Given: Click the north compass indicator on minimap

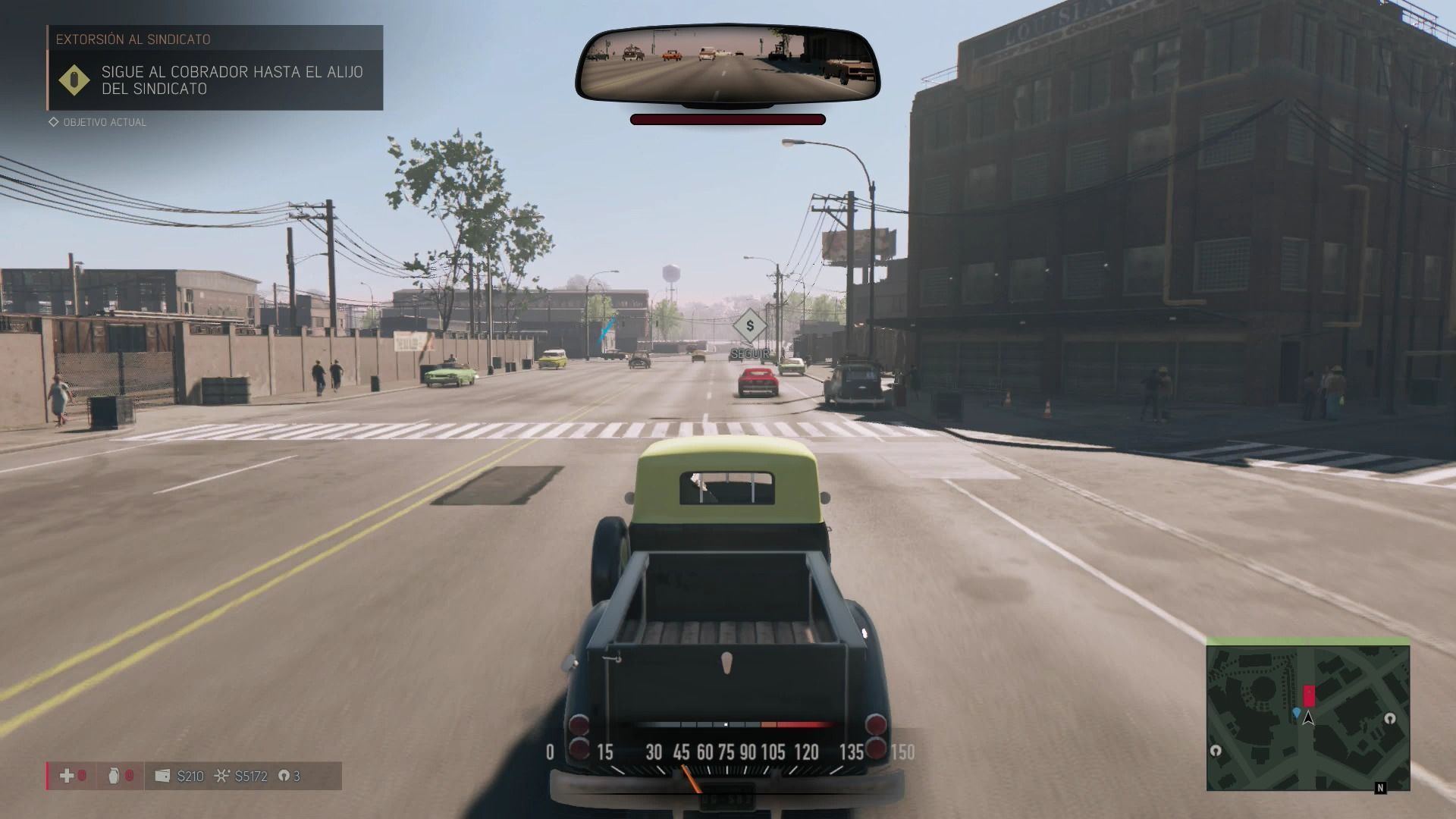Looking at the screenshot, I should tap(1380, 788).
